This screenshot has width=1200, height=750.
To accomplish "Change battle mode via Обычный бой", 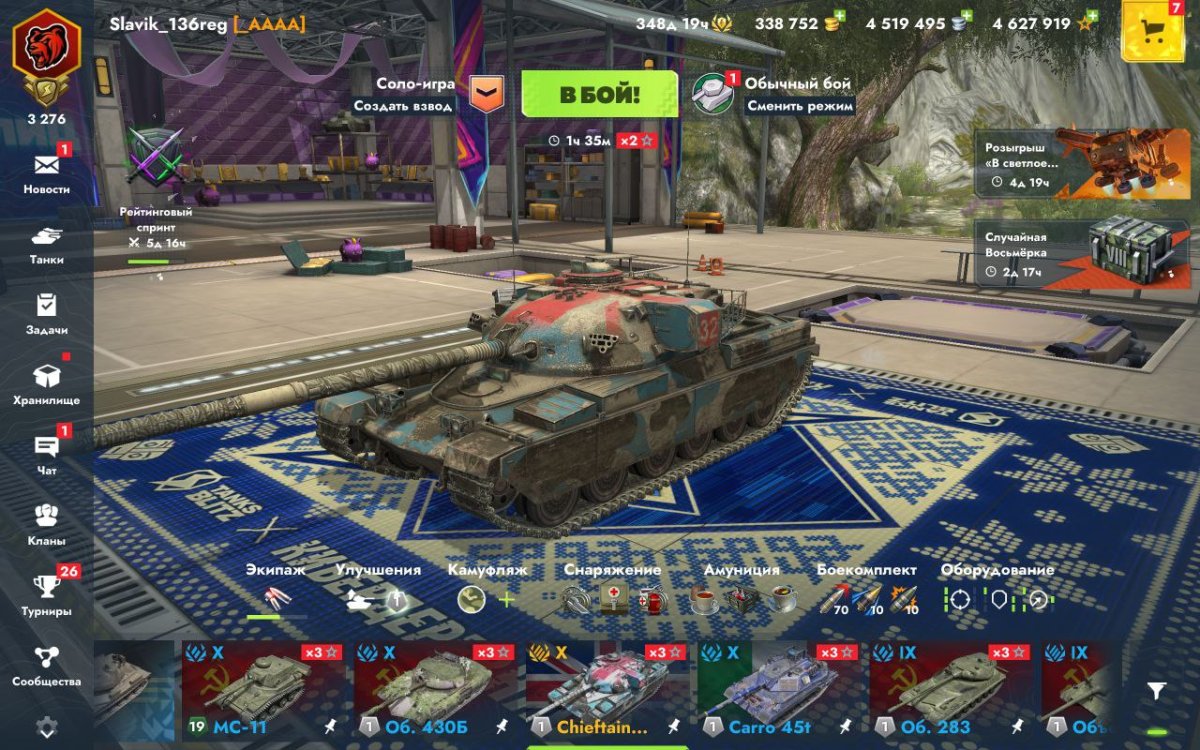I will click(x=775, y=94).
